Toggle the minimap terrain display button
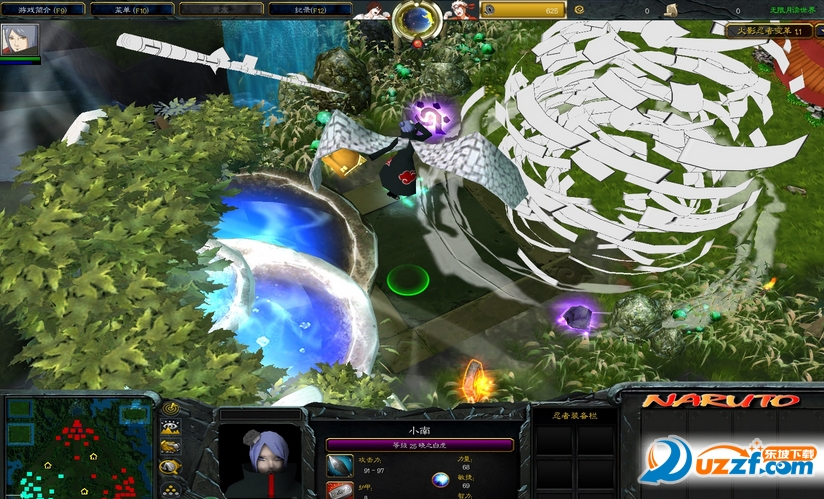The image size is (824, 499). [x=170, y=428]
